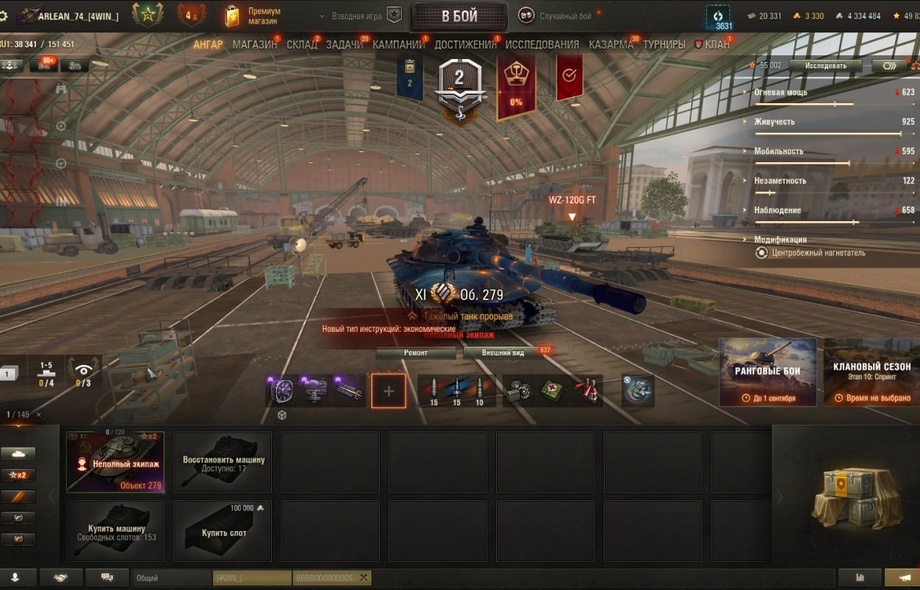This screenshot has height=590, width=920.
Task: Click the Исследовать button
Action: coord(825,66)
